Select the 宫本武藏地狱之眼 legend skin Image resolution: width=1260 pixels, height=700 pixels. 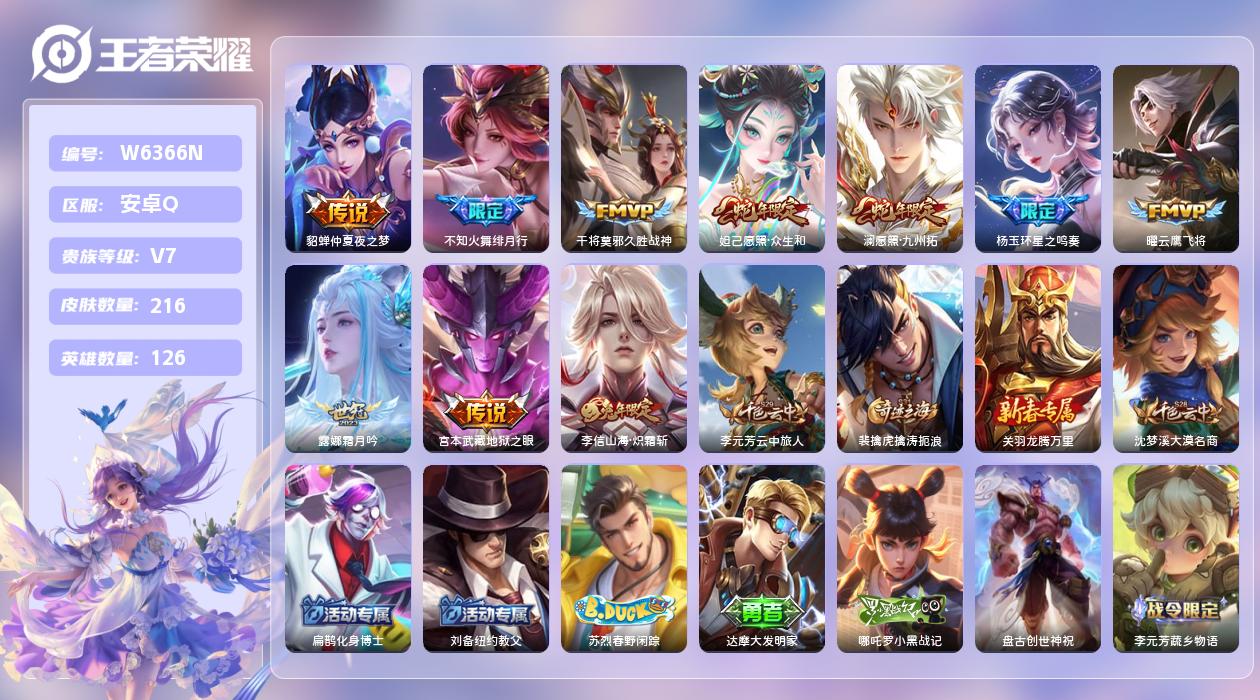[485, 358]
